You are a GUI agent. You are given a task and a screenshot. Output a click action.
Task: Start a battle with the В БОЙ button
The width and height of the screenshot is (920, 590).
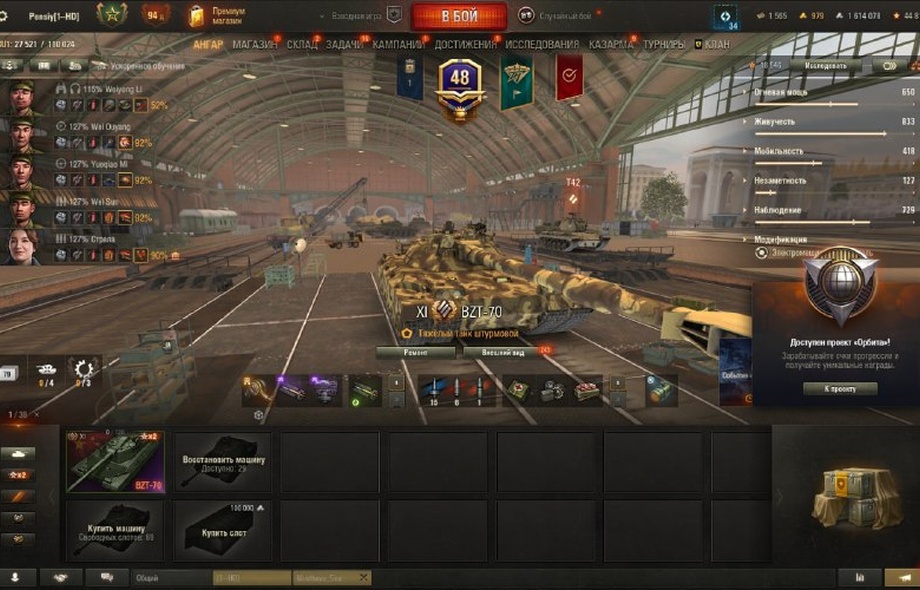[x=459, y=16]
